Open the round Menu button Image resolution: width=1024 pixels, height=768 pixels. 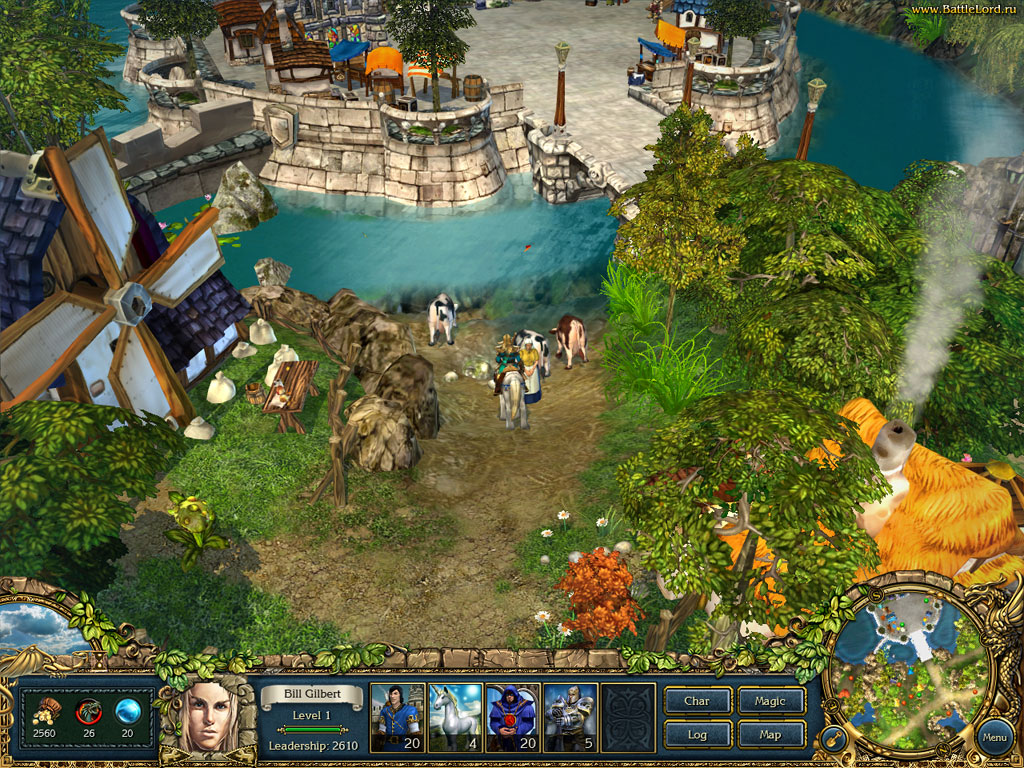point(993,738)
